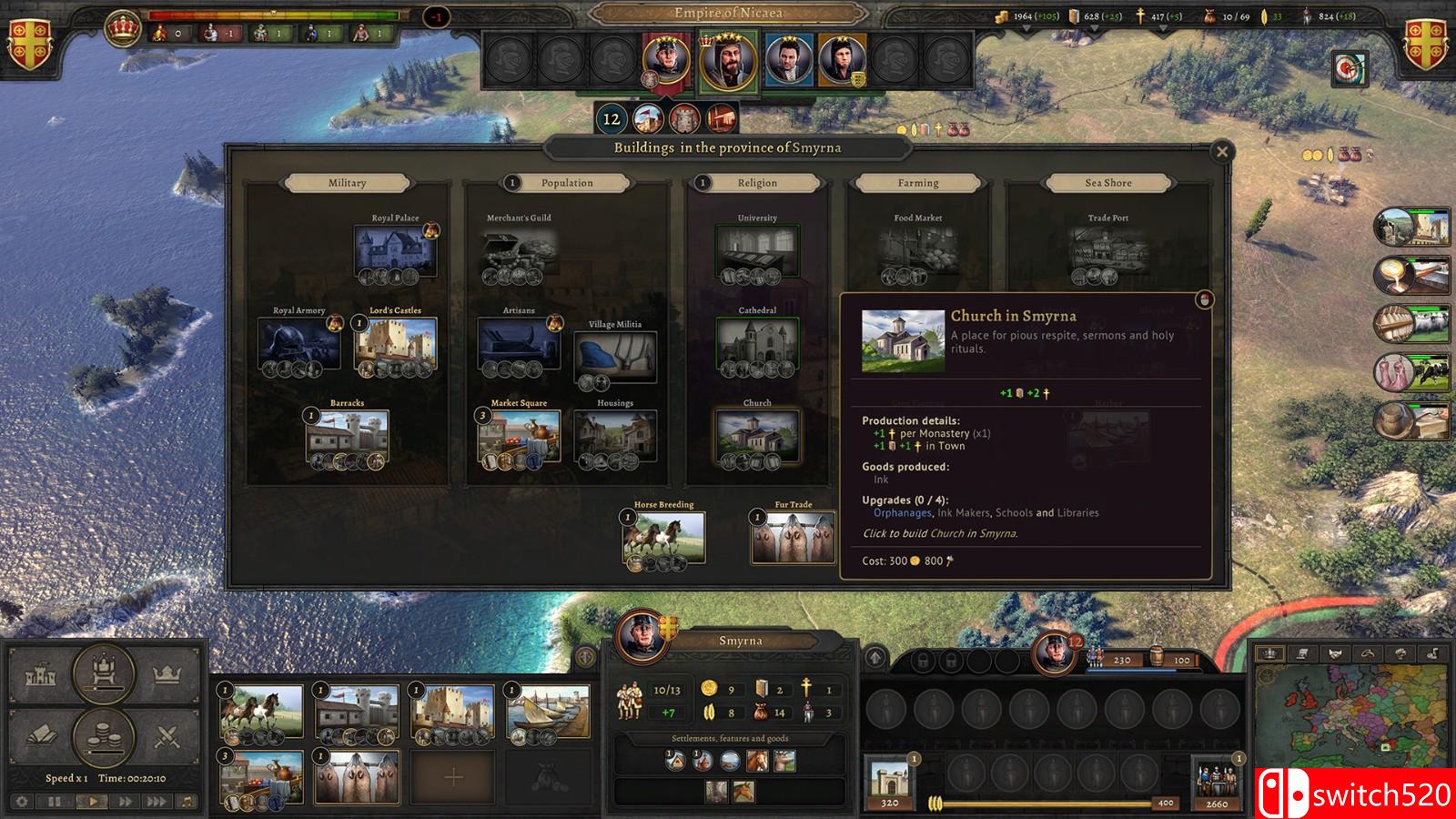This screenshot has height=819, width=1456.
Task: Click the first minimap filter icon
Action: tap(1270, 653)
